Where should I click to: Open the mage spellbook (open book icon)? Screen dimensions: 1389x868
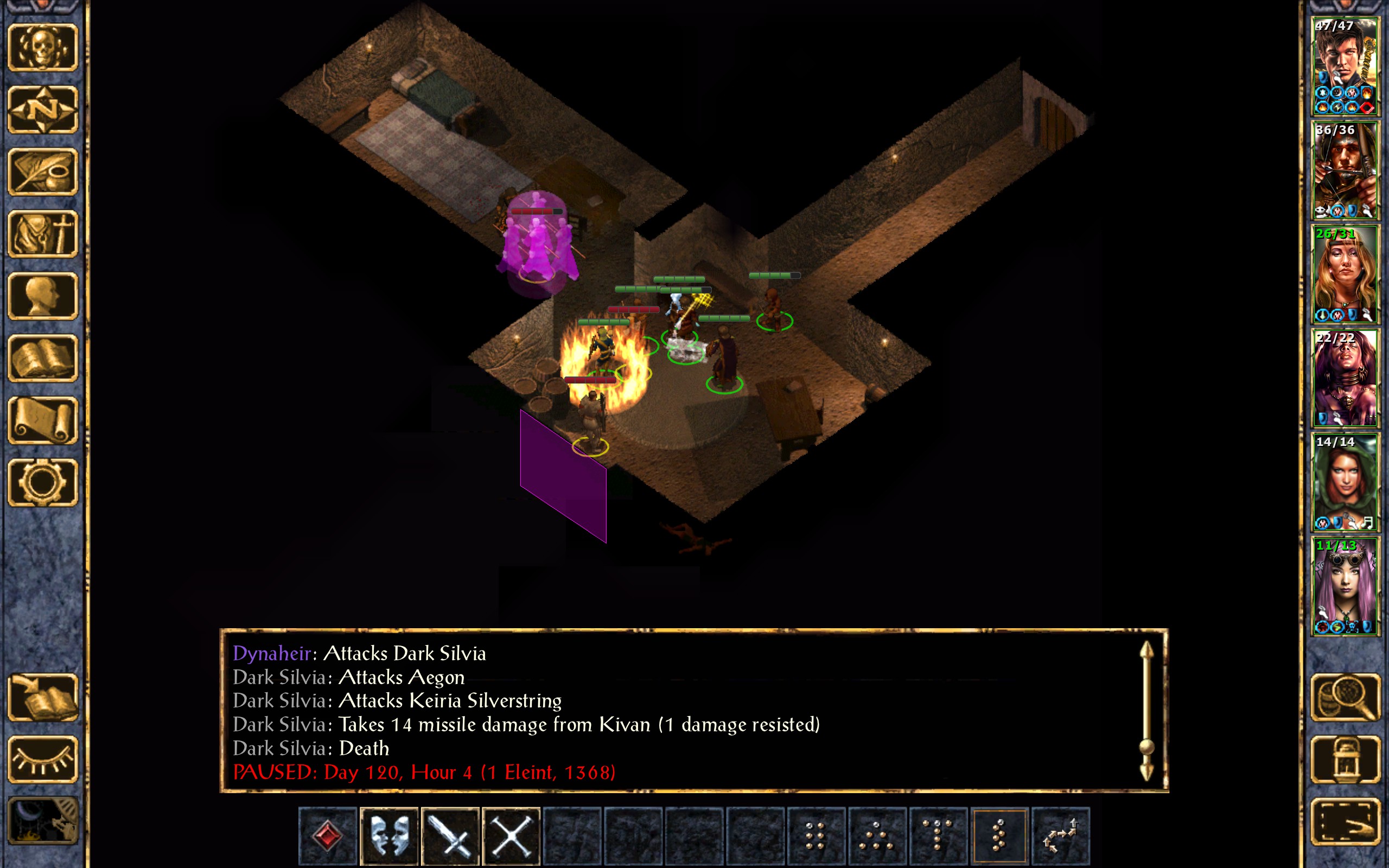(42, 358)
